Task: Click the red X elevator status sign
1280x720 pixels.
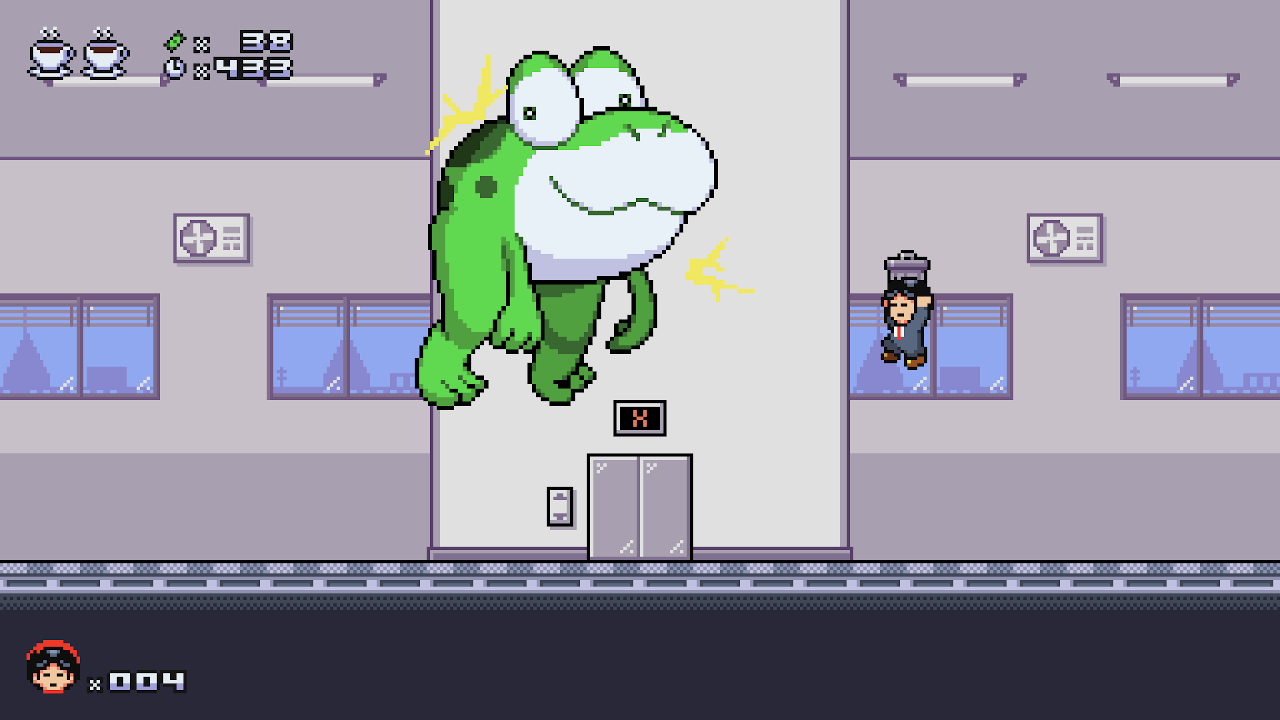Action: (x=639, y=417)
